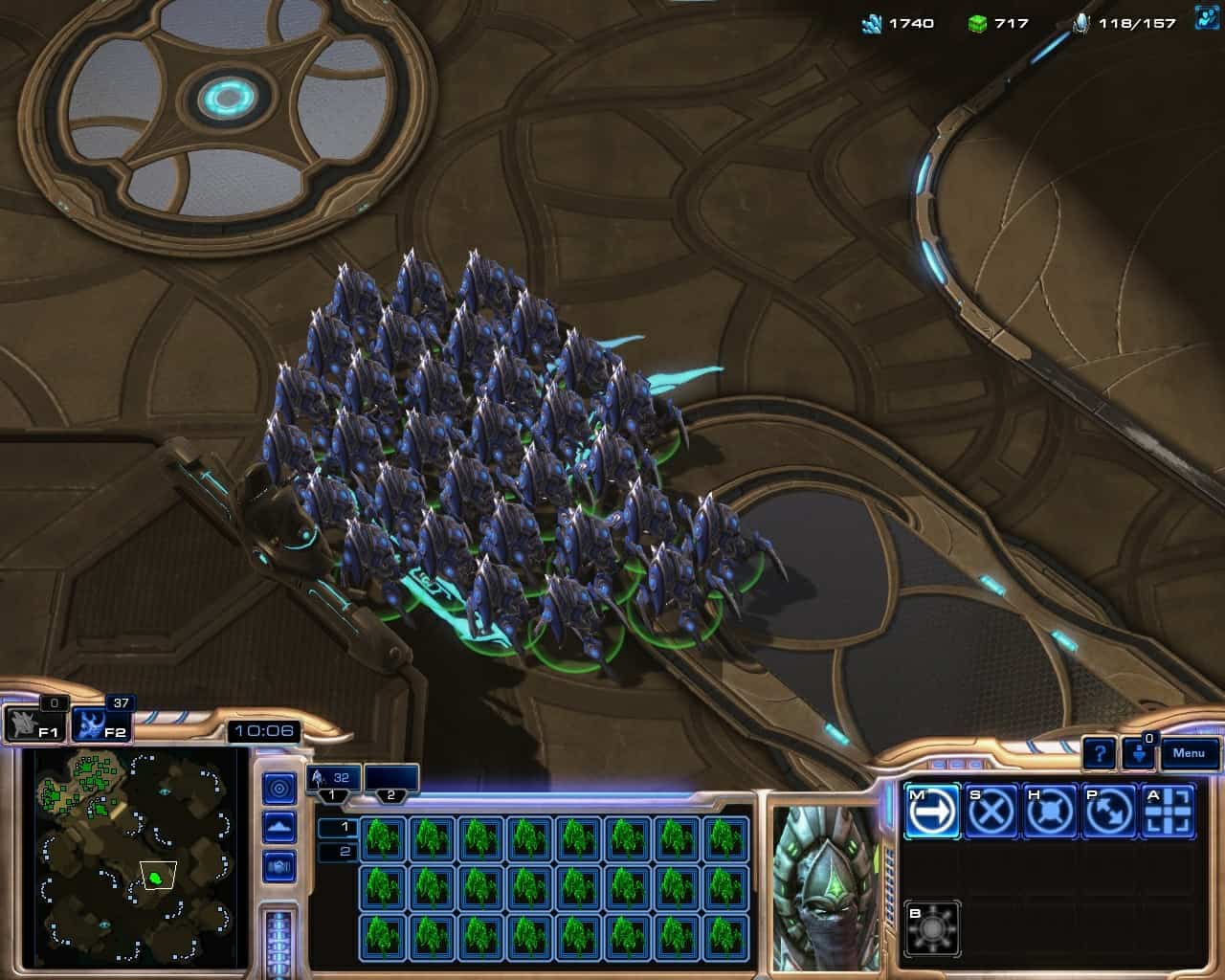Click the greyed-out Blink ability icon
This screenshot has width=1225, height=980.
tap(931, 927)
